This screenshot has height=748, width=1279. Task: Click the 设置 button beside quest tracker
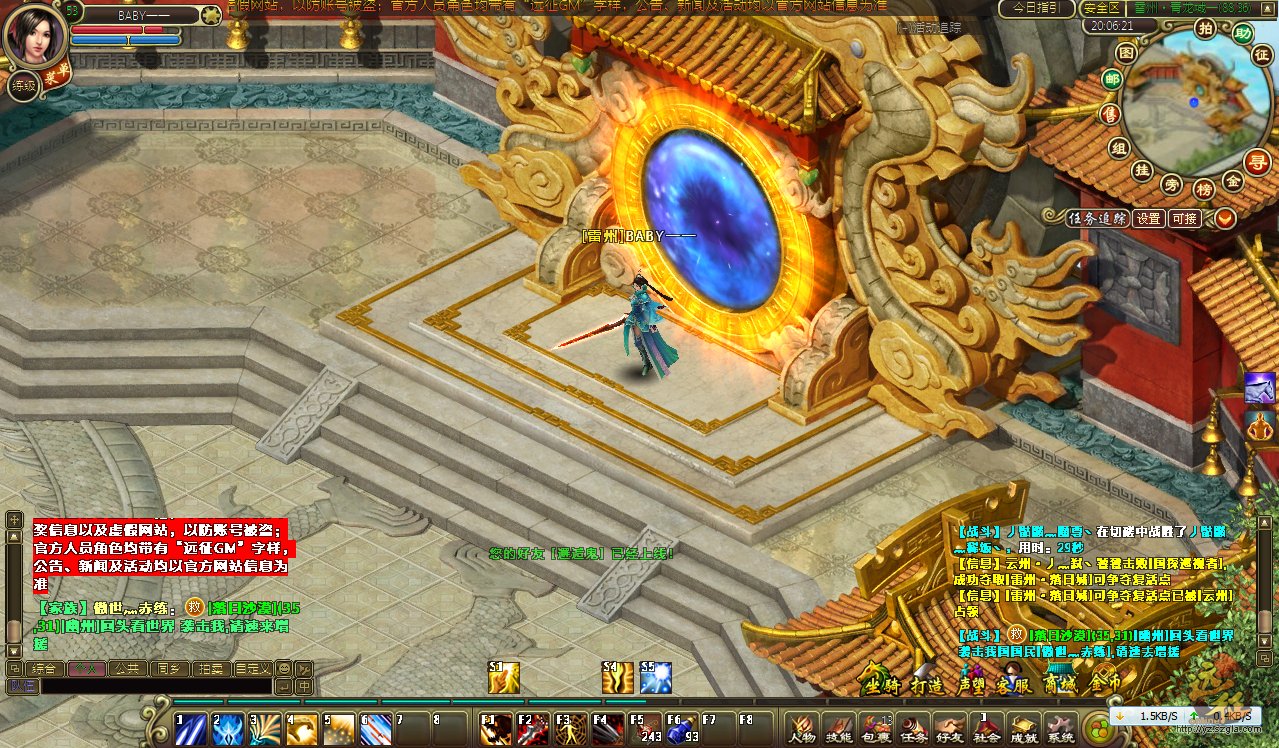pos(1148,218)
